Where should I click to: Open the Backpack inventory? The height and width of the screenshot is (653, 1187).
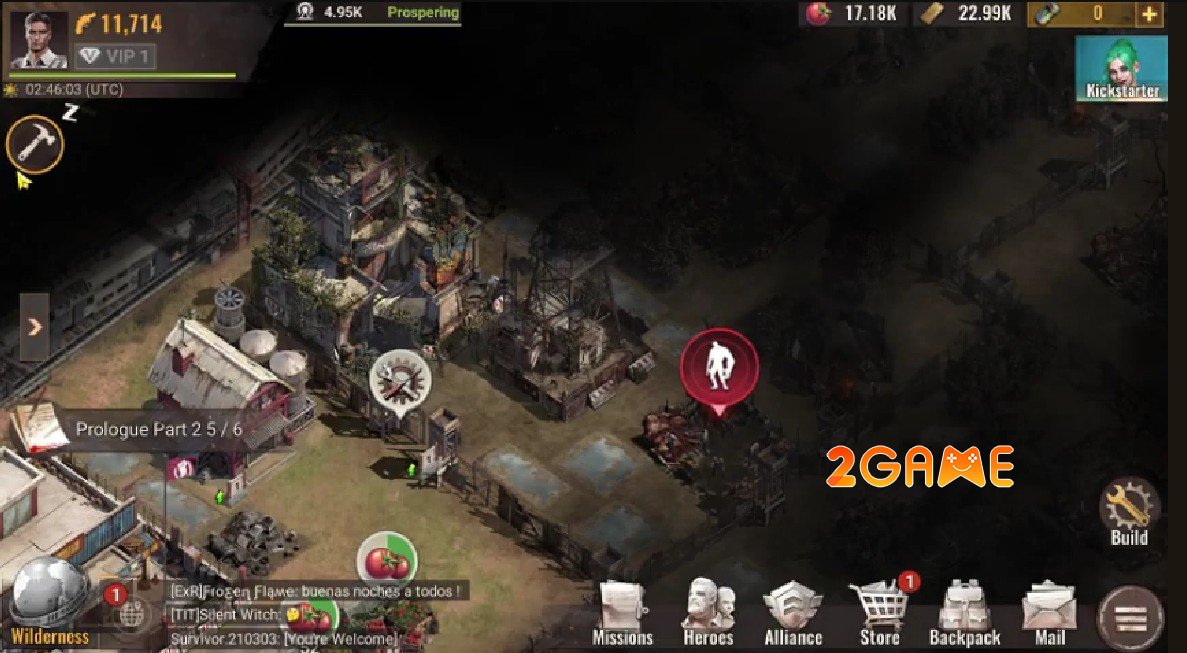[x=965, y=612]
